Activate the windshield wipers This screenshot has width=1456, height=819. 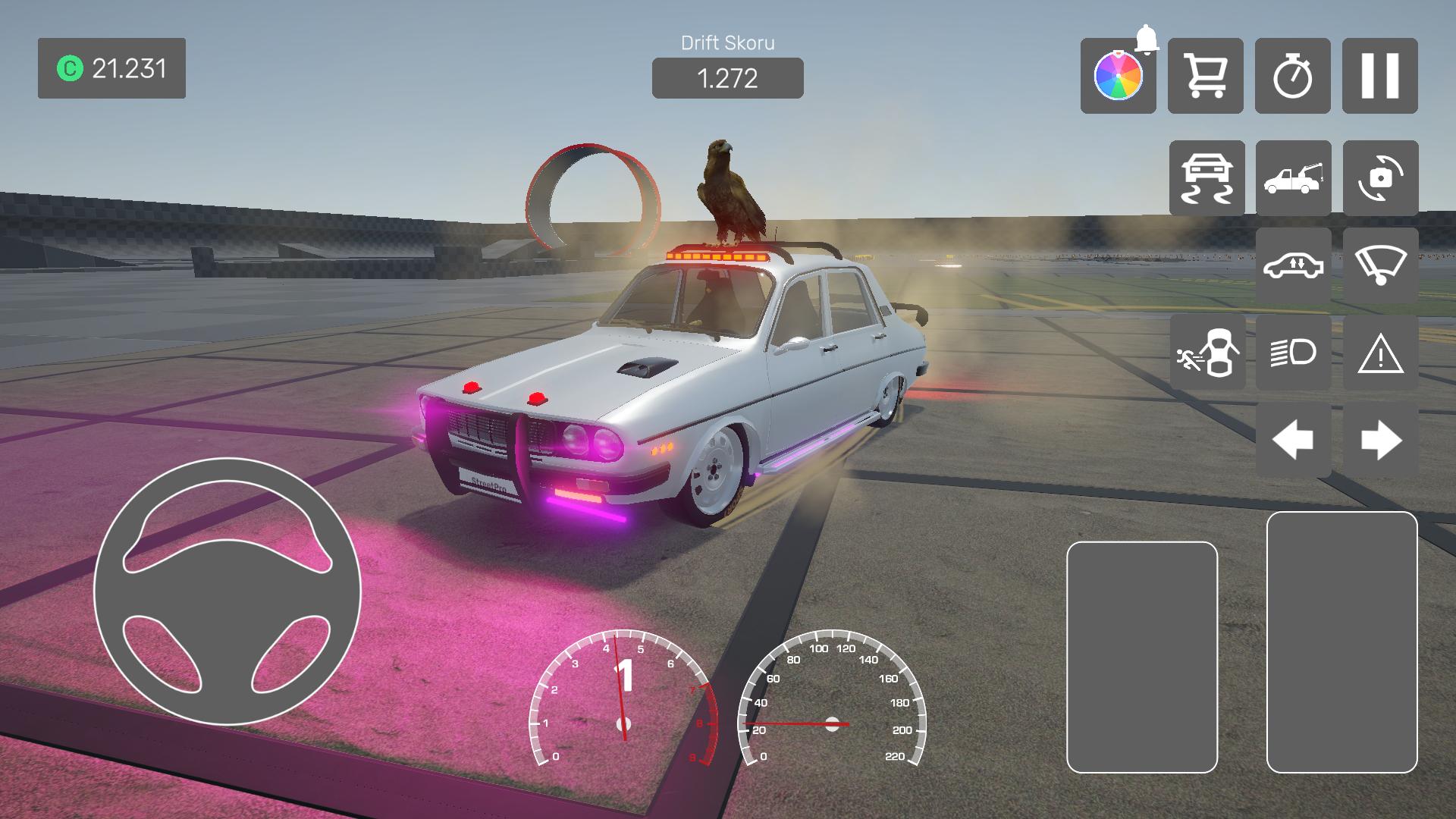pos(1380,265)
